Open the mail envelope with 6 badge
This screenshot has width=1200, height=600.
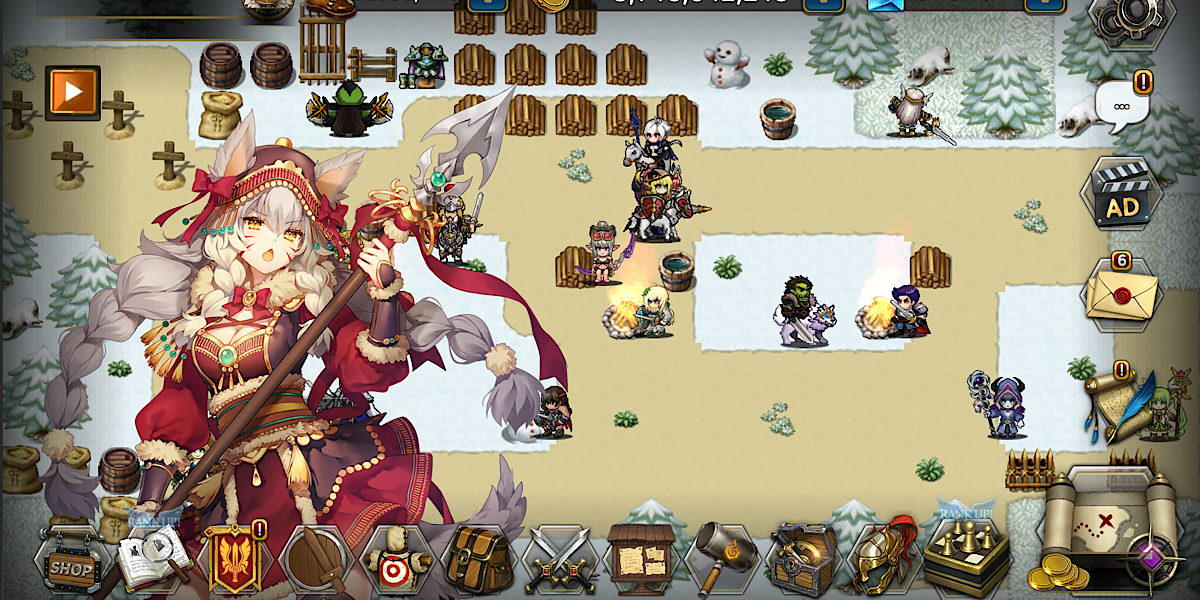[x=1120, y=294]
